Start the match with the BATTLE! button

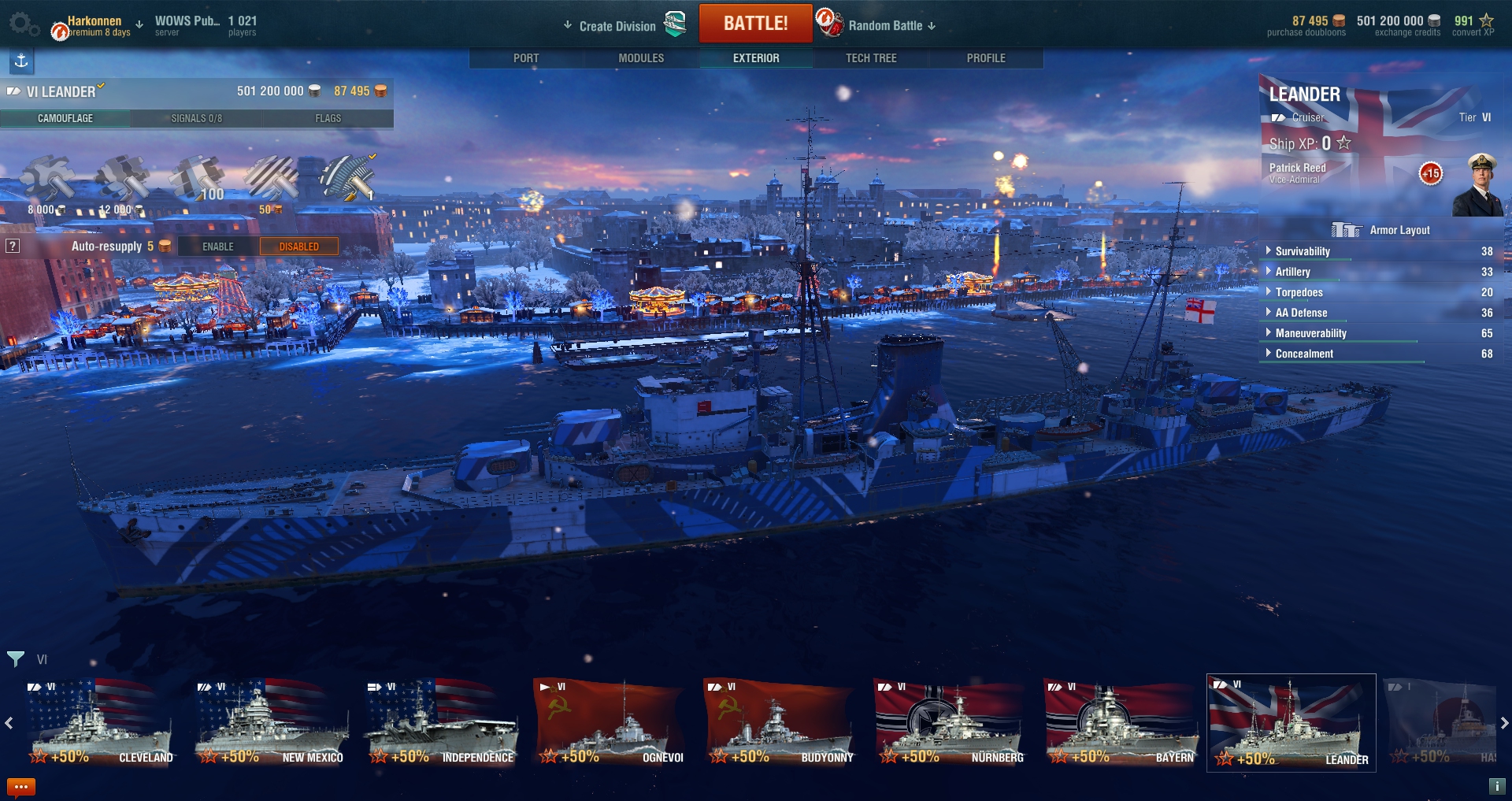755,24
